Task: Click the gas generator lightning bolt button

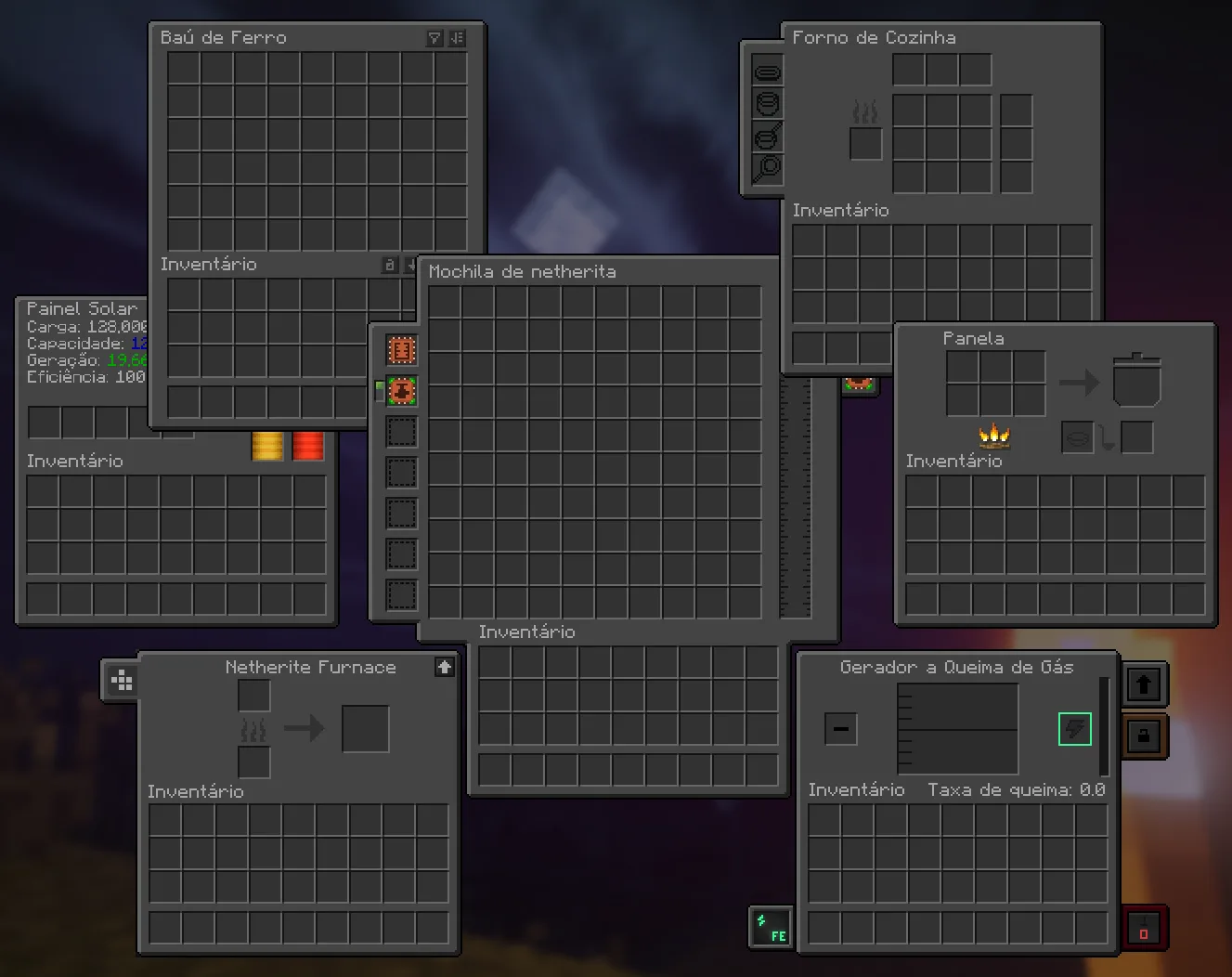Action: click(1074, 729)
